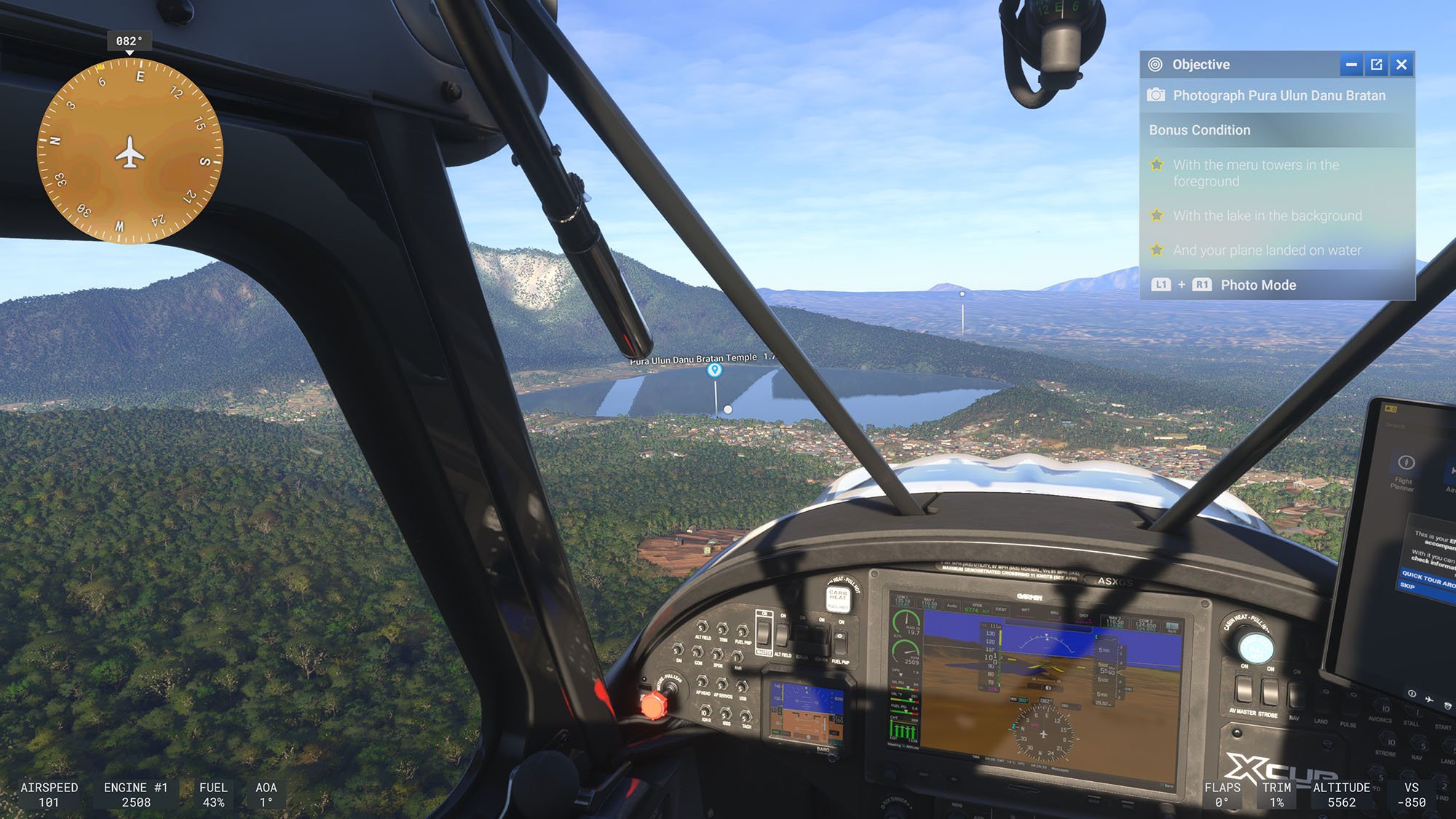Click the round compass minimap

tap(130, 151)
